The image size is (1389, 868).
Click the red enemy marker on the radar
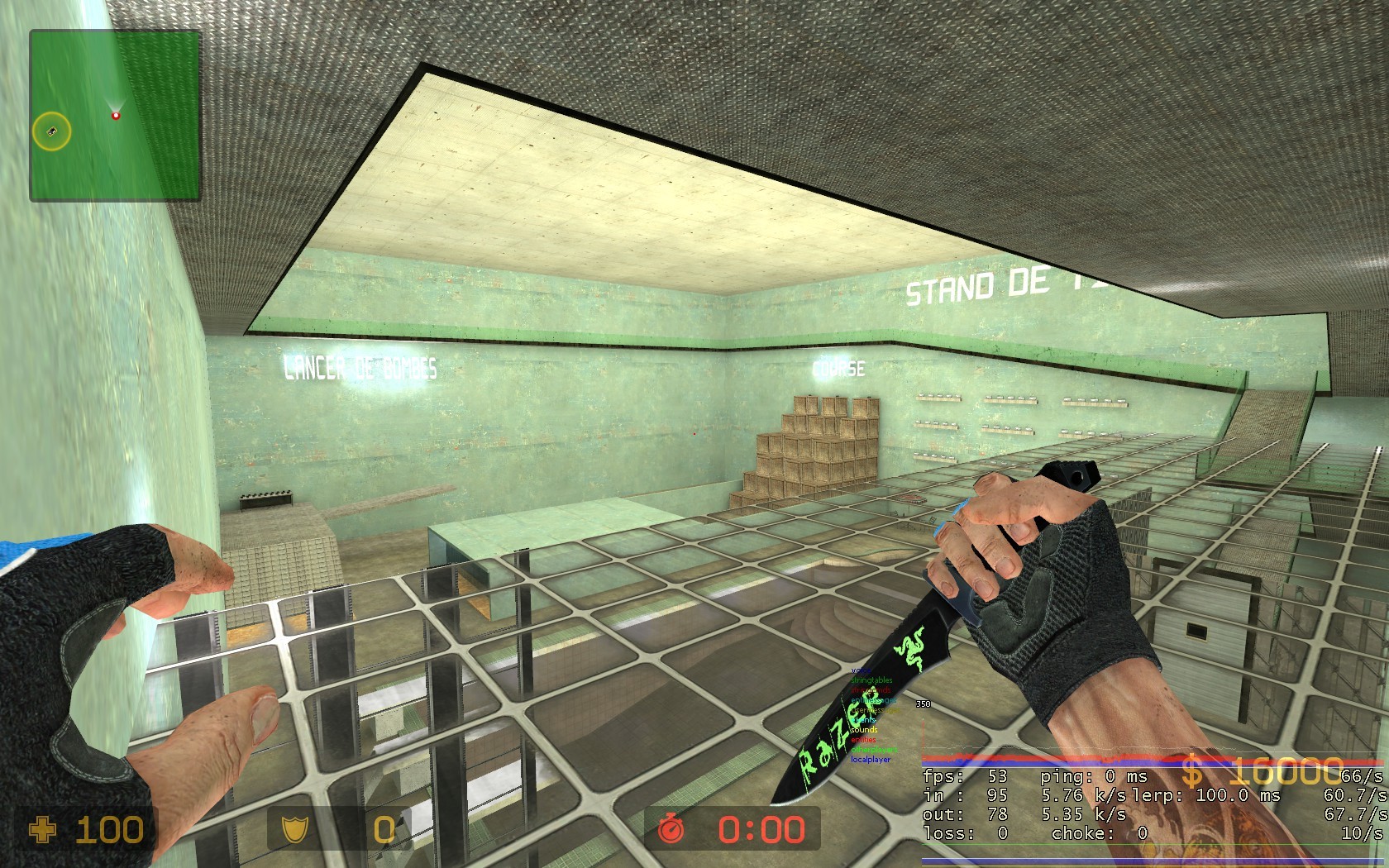tap(115, 116)
